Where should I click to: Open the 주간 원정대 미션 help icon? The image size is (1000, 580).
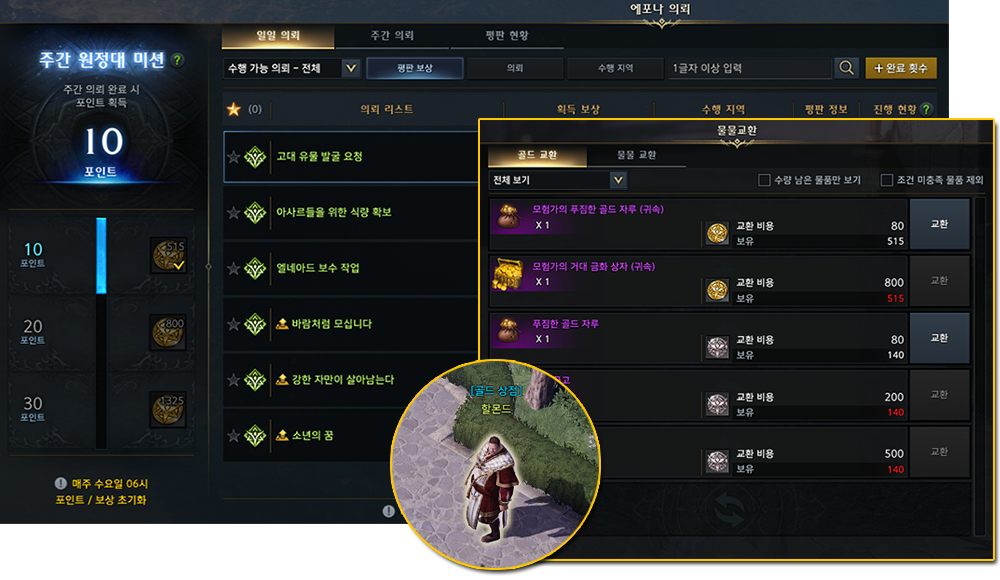pyautogui.click(x=178, y=60)
